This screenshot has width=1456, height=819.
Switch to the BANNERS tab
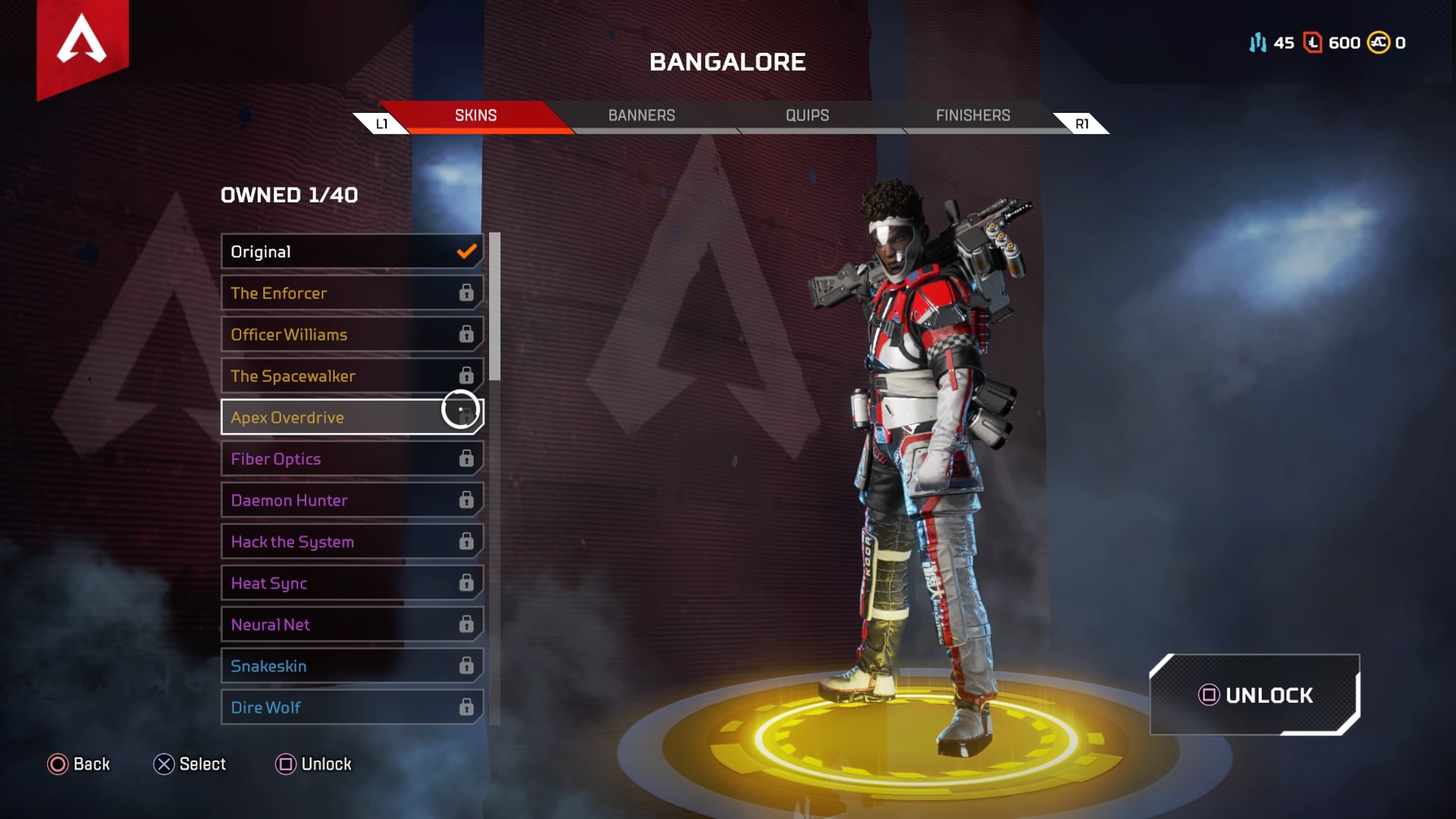click(642, 115)
